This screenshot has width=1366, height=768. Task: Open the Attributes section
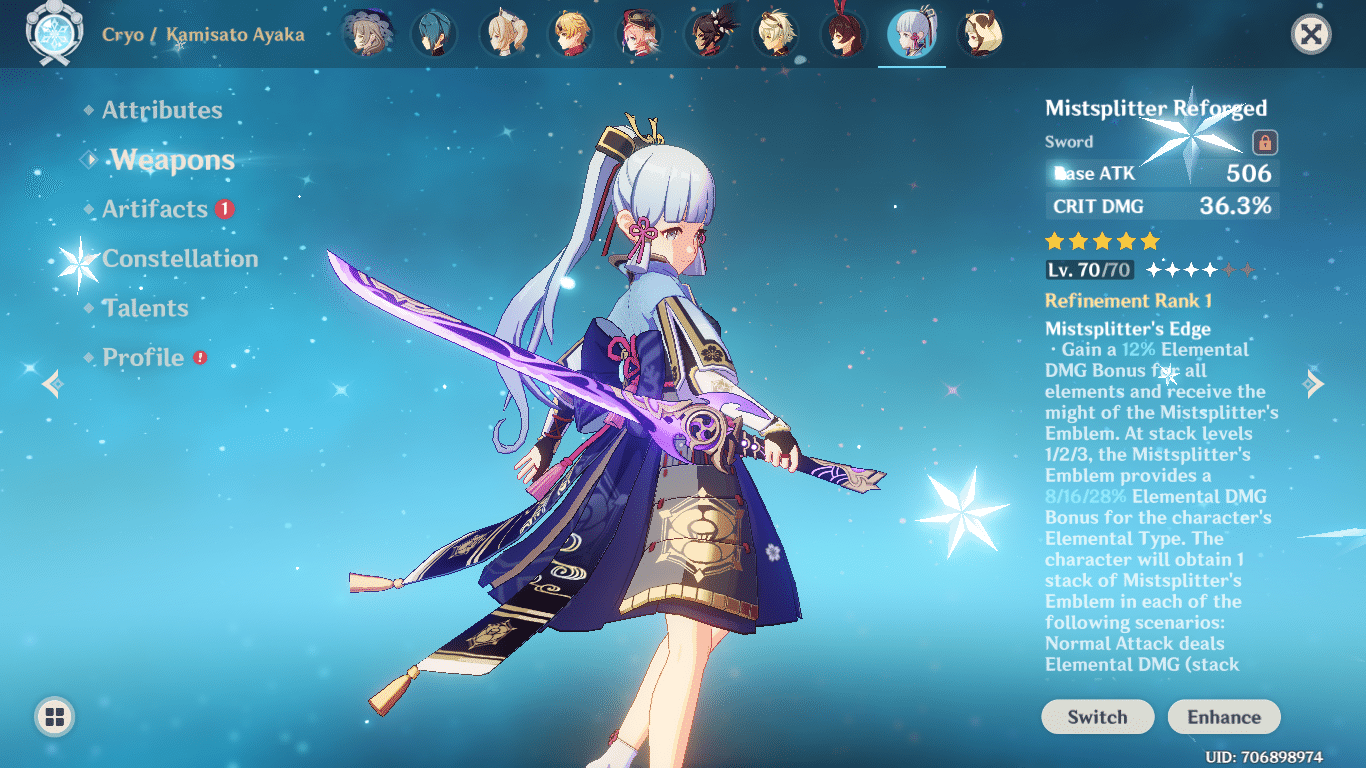163,110
